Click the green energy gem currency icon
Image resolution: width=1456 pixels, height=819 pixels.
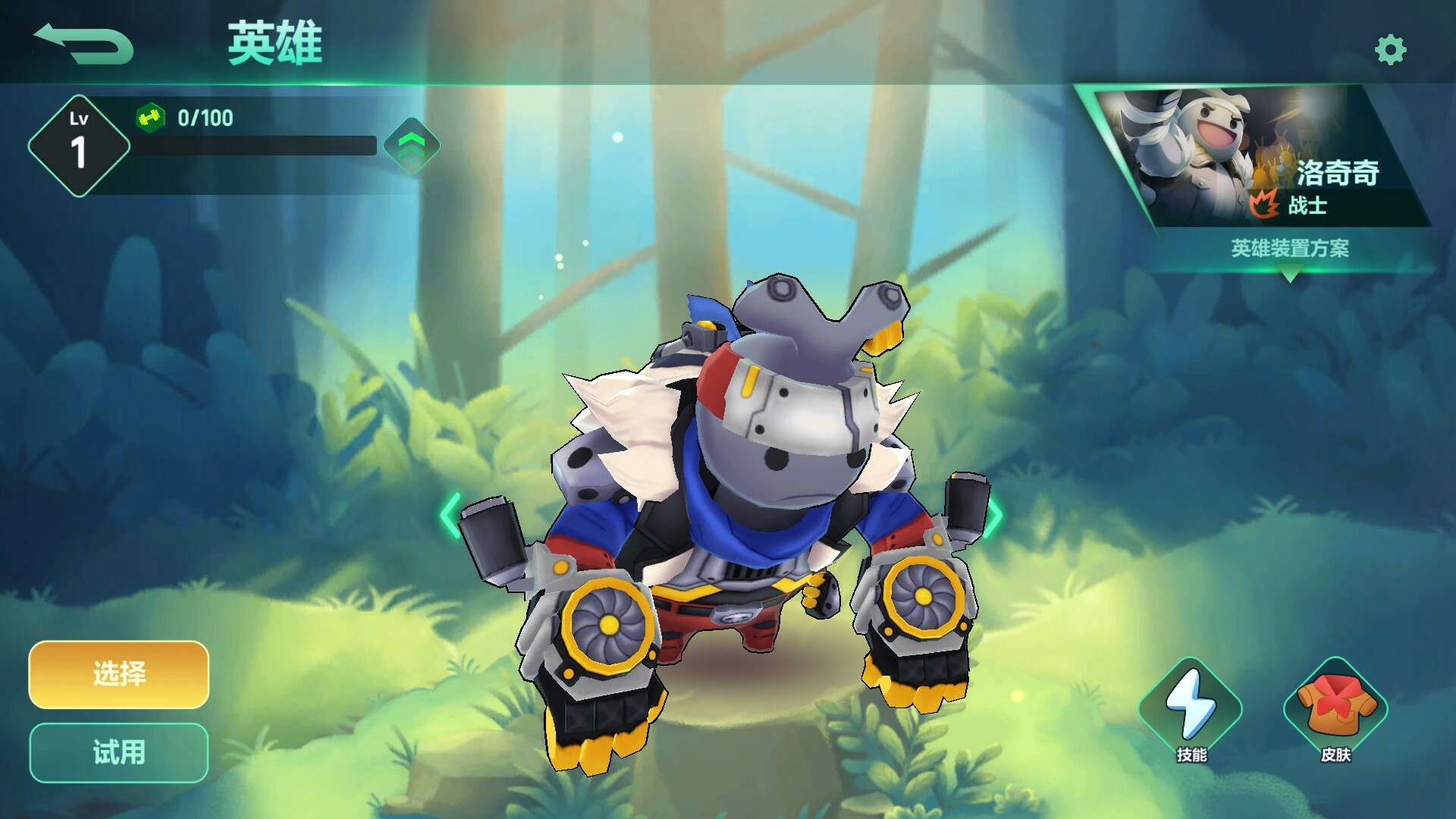(151, 118)
